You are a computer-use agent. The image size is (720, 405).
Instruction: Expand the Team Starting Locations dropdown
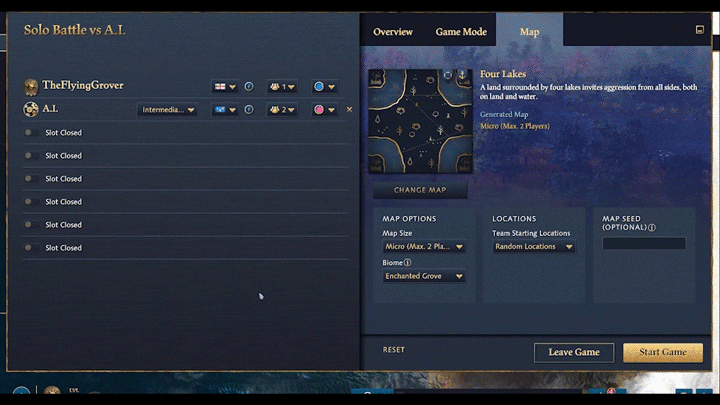coord(534,246)
